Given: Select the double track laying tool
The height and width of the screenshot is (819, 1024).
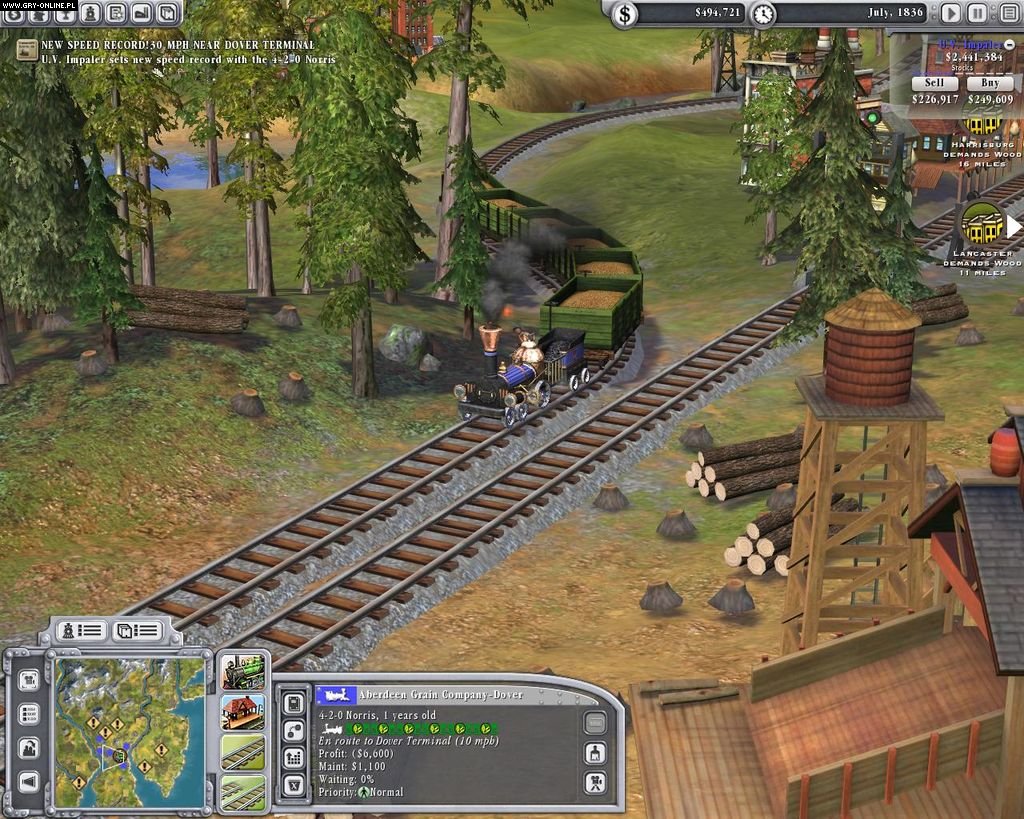Looking at the screenshot, I should [243, 792].
